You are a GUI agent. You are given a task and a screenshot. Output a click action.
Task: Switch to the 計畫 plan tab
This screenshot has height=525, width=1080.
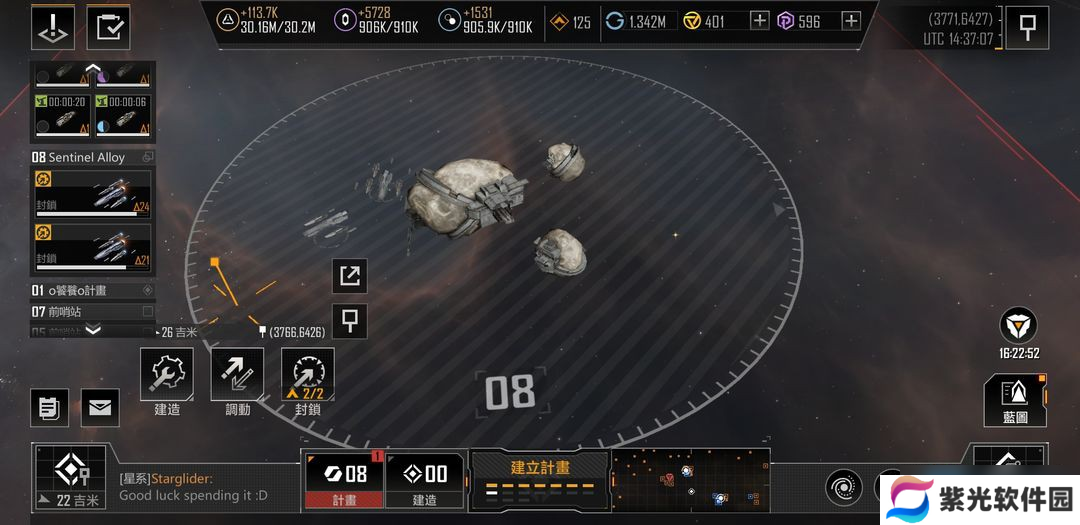(343, 480)
